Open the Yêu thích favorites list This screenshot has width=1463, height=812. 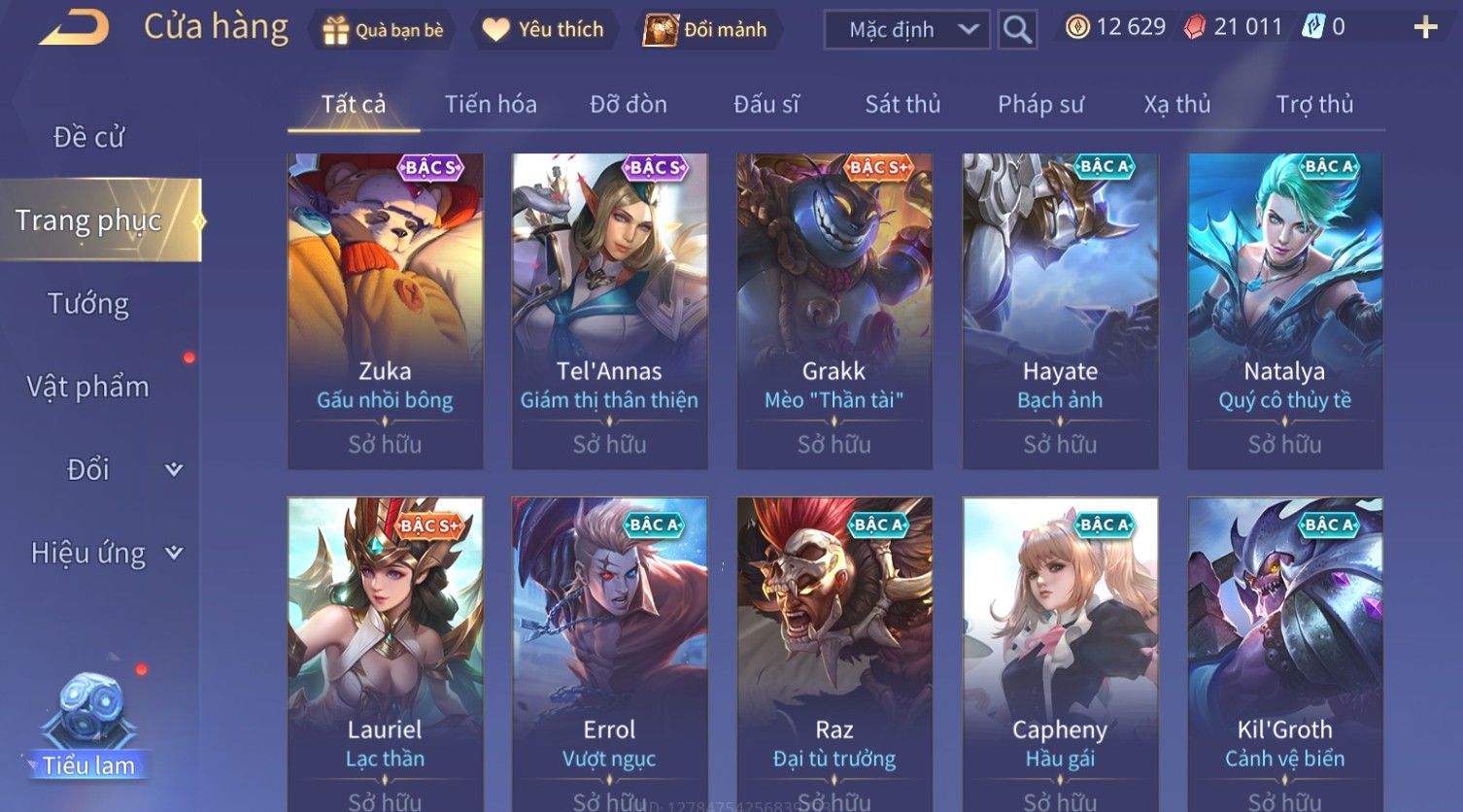544,30
